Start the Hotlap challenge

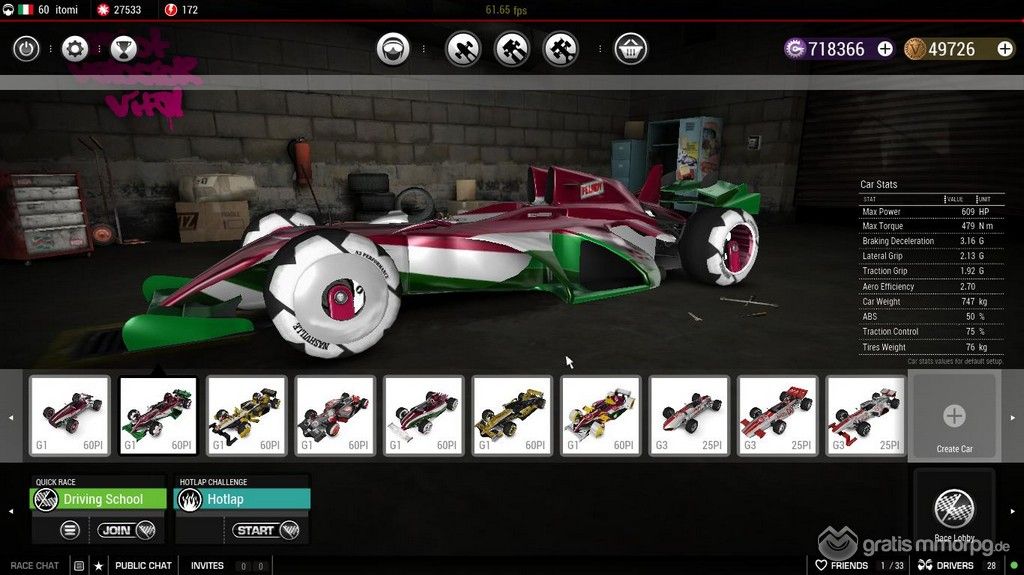(266, 530)
